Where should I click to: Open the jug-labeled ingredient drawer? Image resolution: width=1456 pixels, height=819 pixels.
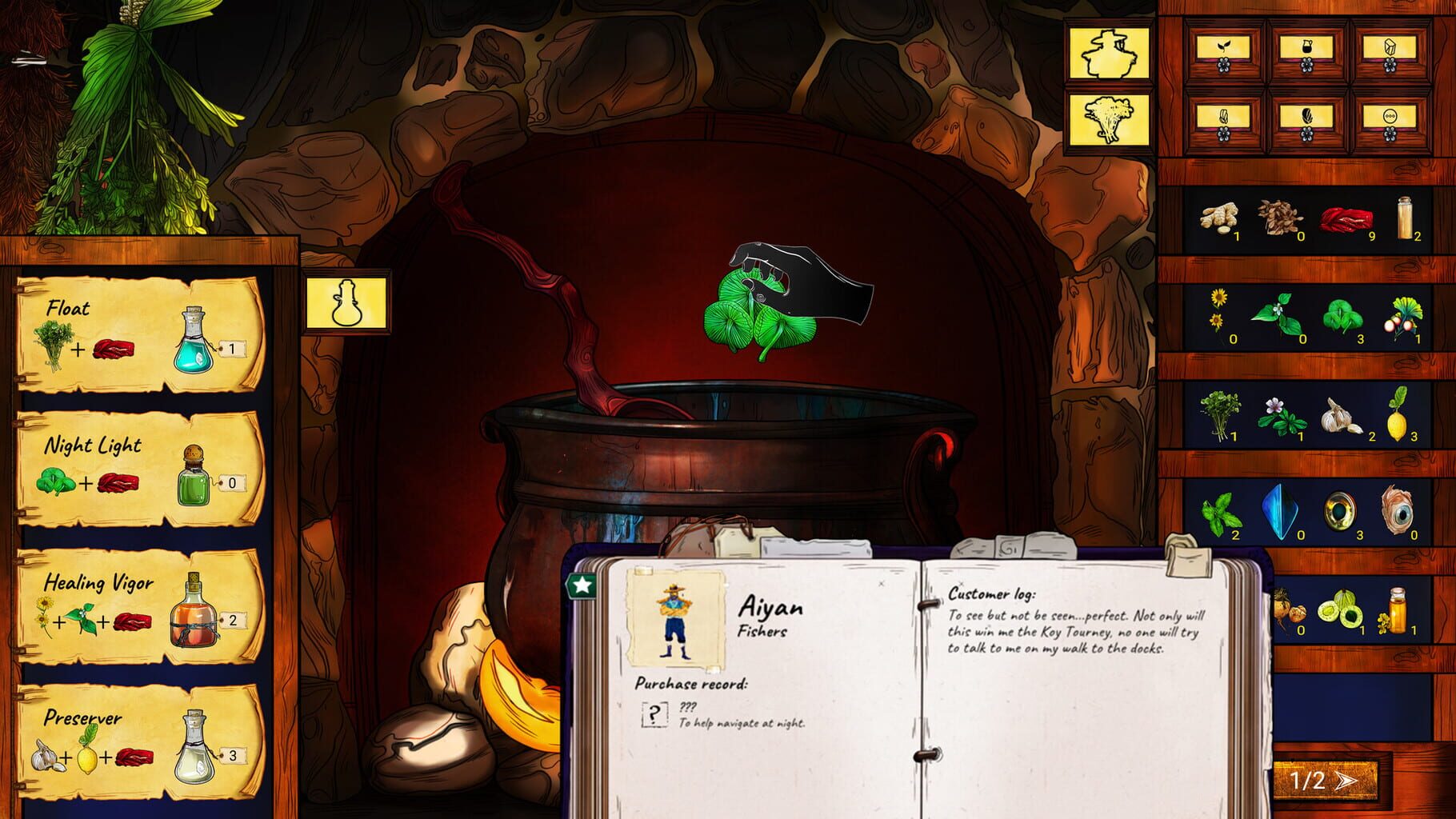[x=1308, y=48]
